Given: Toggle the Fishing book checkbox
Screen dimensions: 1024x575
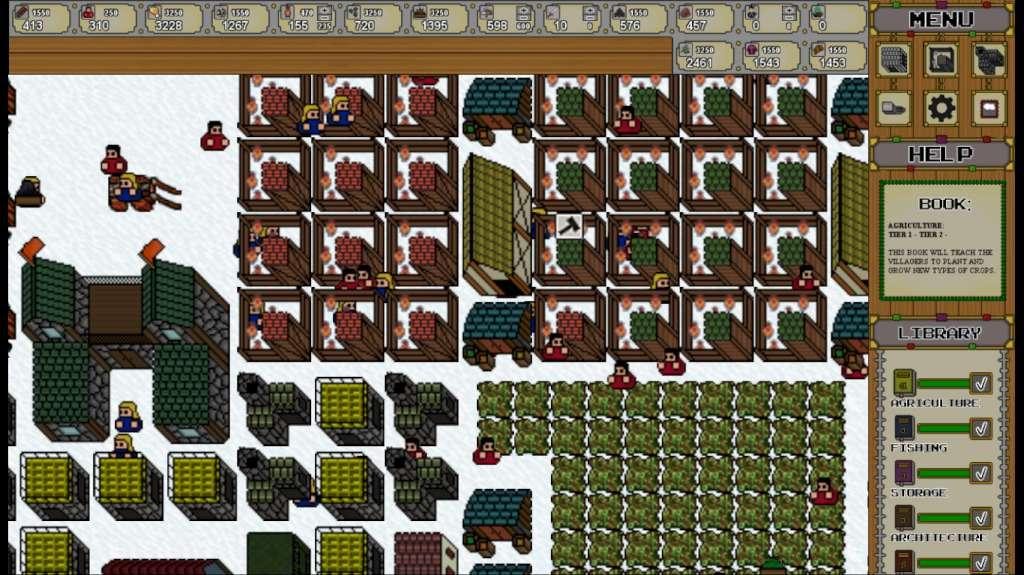Looking at the screenshot, I should (x=981, y=428).
